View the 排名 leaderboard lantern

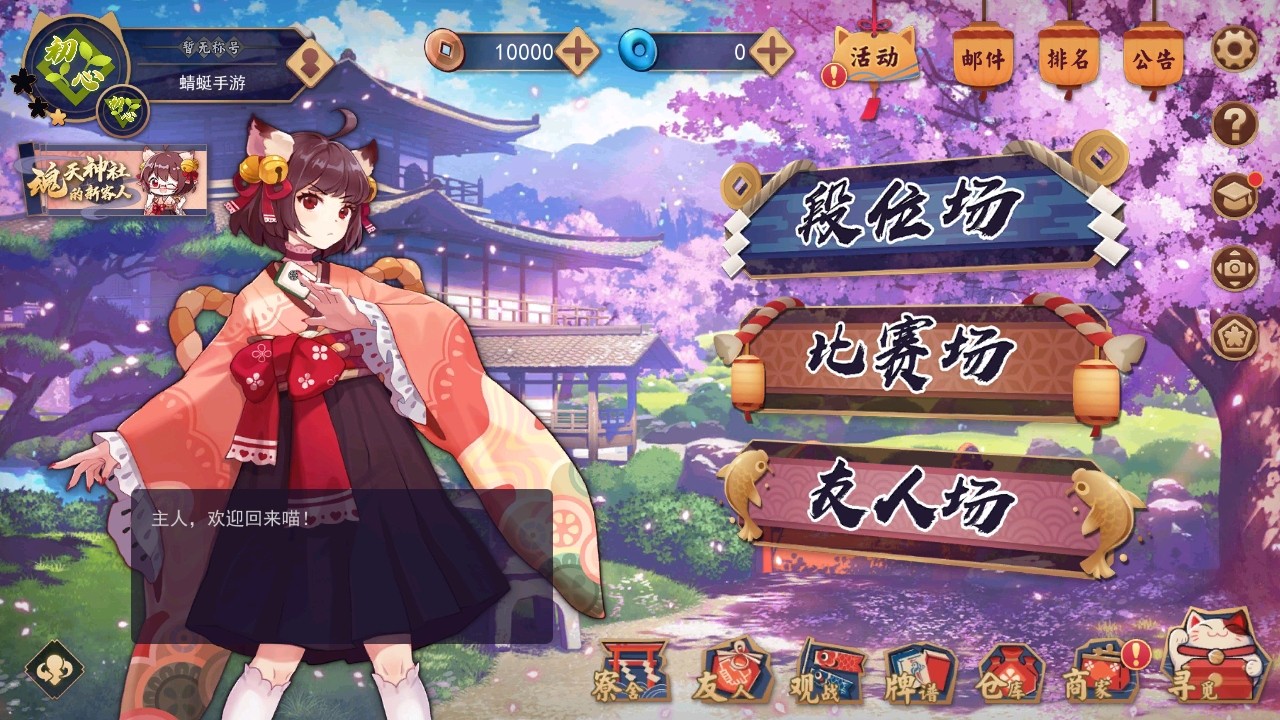pos(1068,59)
